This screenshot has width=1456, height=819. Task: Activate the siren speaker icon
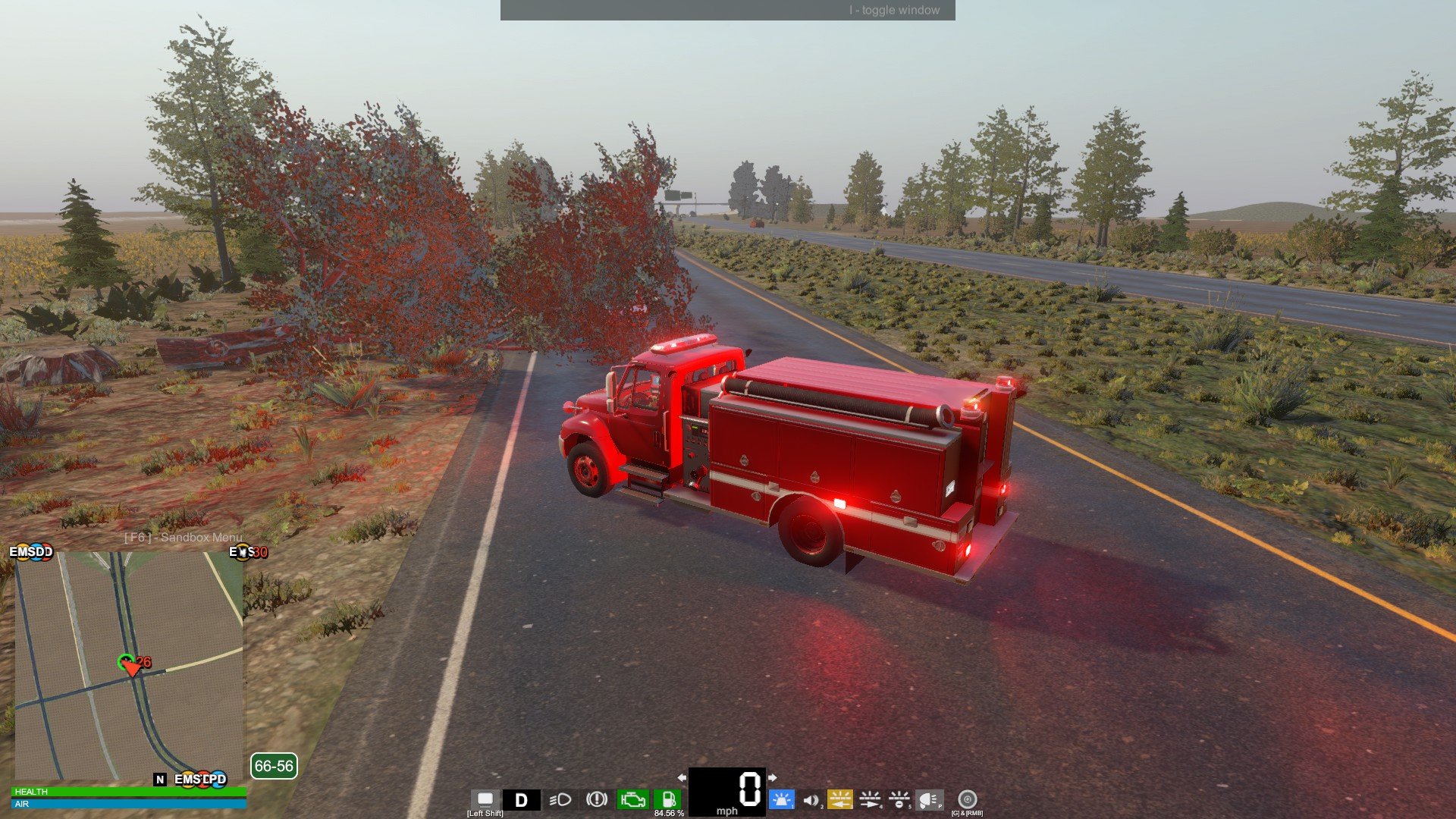click(x=811, y=800)
